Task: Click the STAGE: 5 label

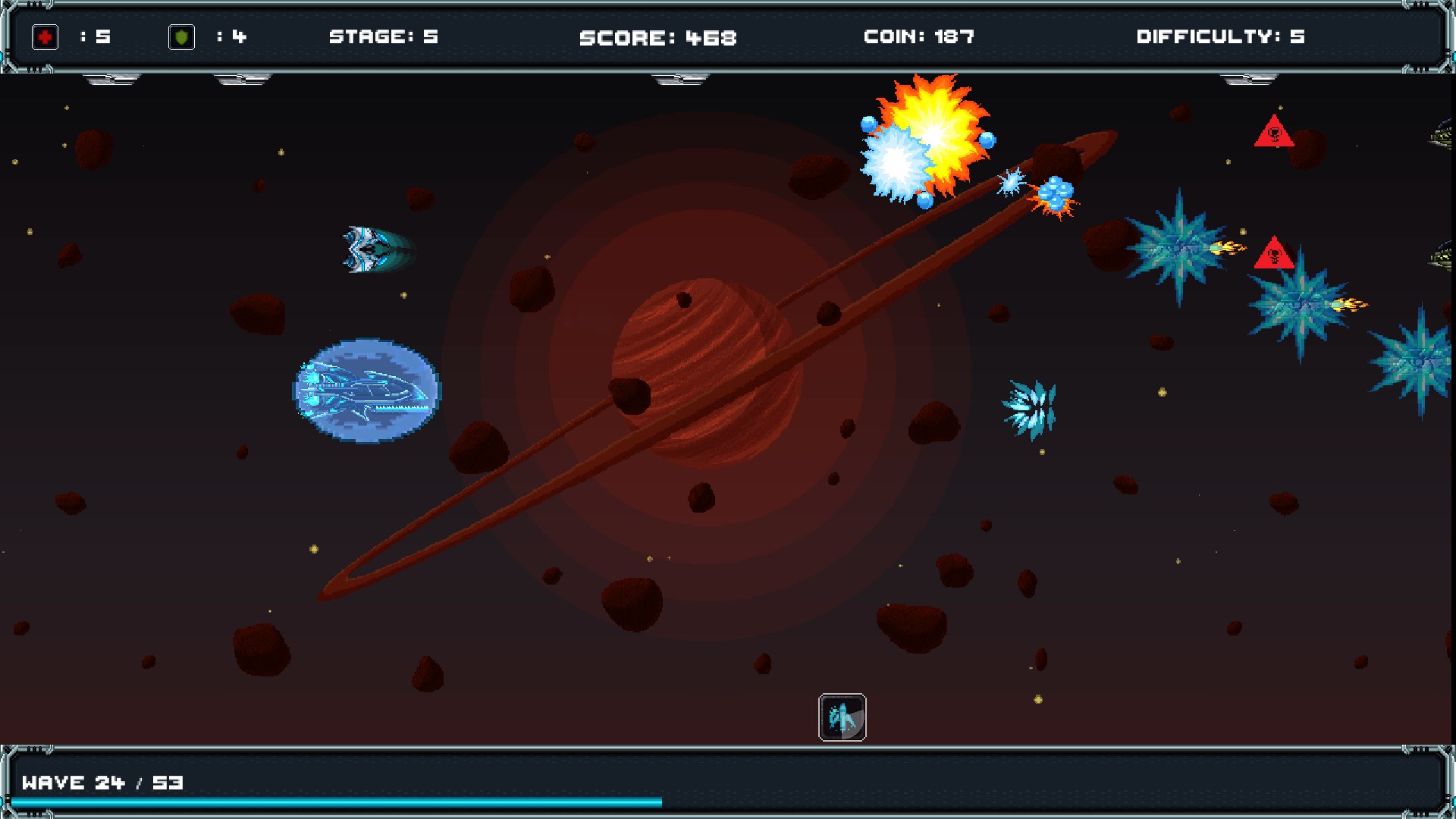Action: click(x=385, y=36)
